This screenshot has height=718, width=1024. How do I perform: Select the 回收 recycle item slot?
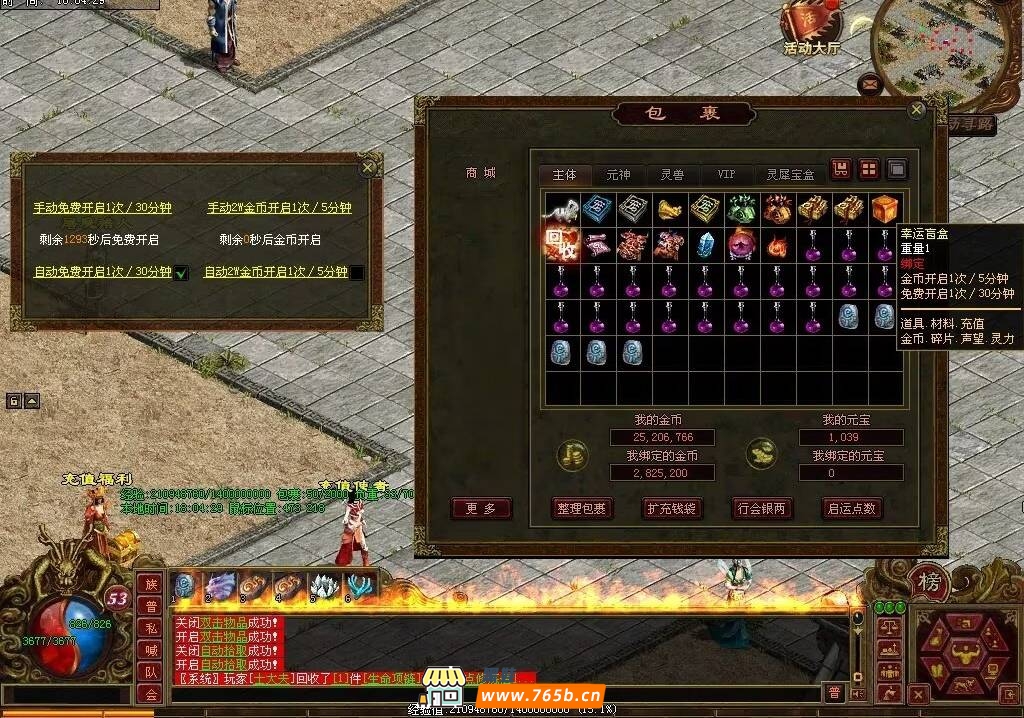tap(561, 245)
